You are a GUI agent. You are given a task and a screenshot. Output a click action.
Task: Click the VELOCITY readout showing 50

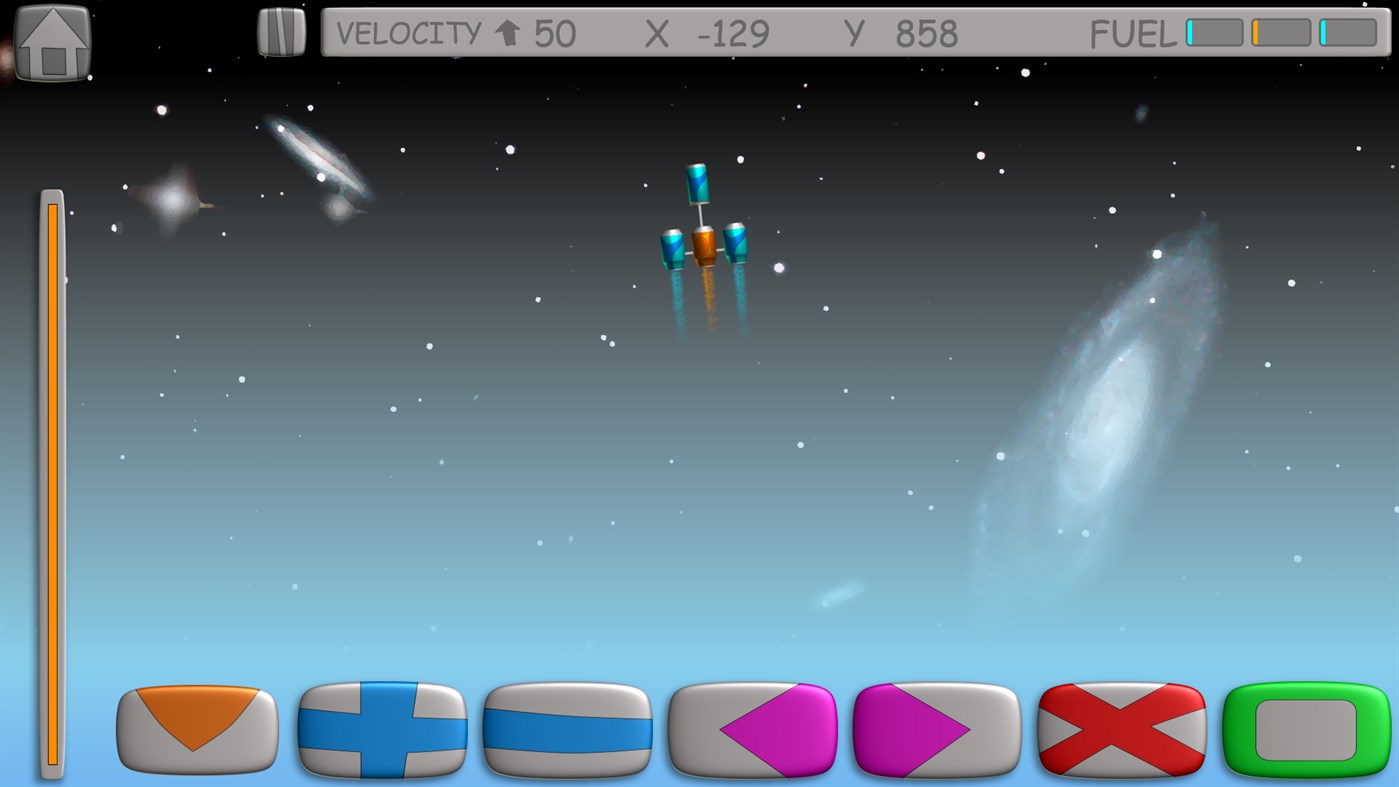pyautogui.click(x=553, y=33)
